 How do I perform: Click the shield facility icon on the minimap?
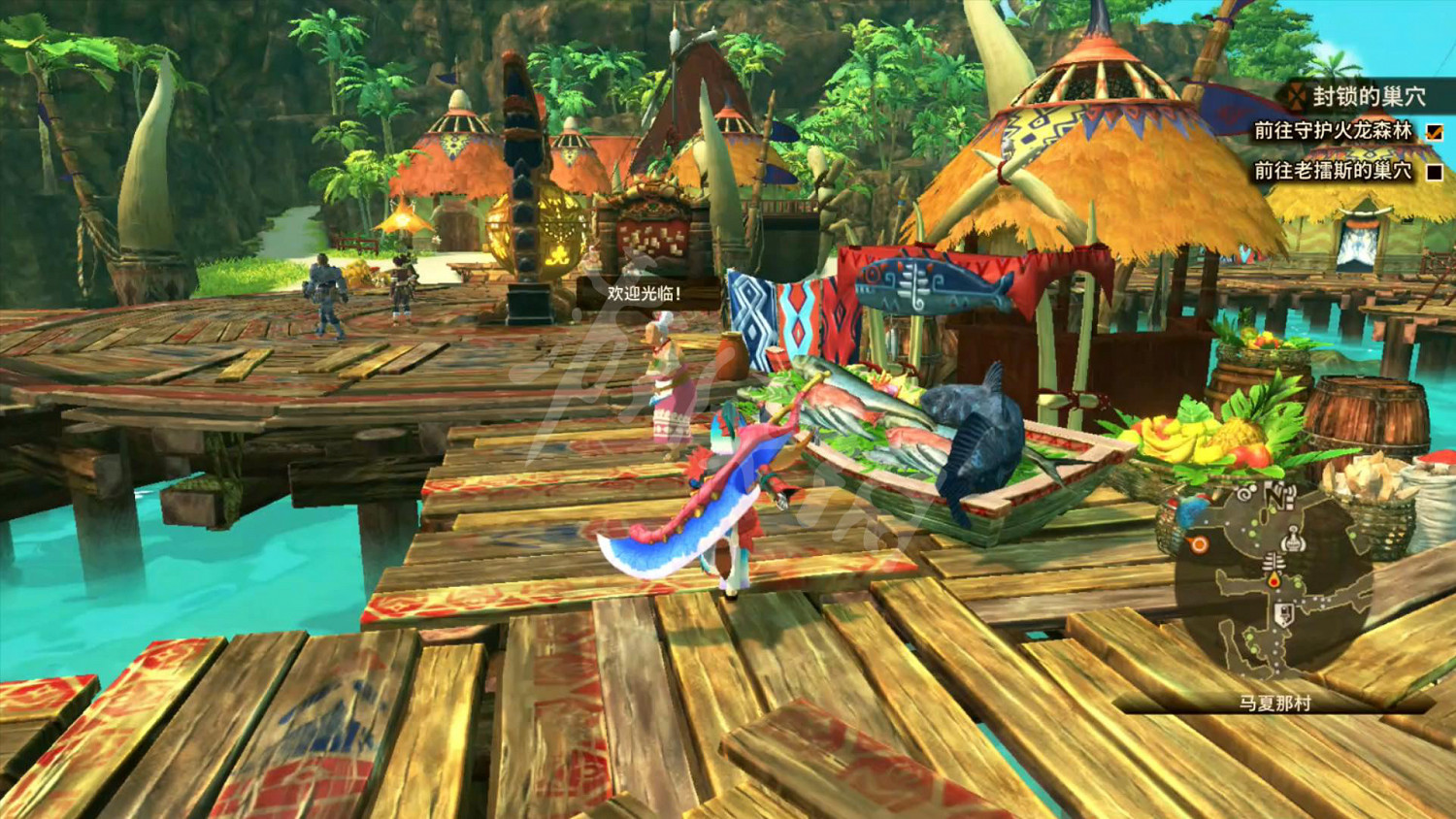(x=1283, y=614)
